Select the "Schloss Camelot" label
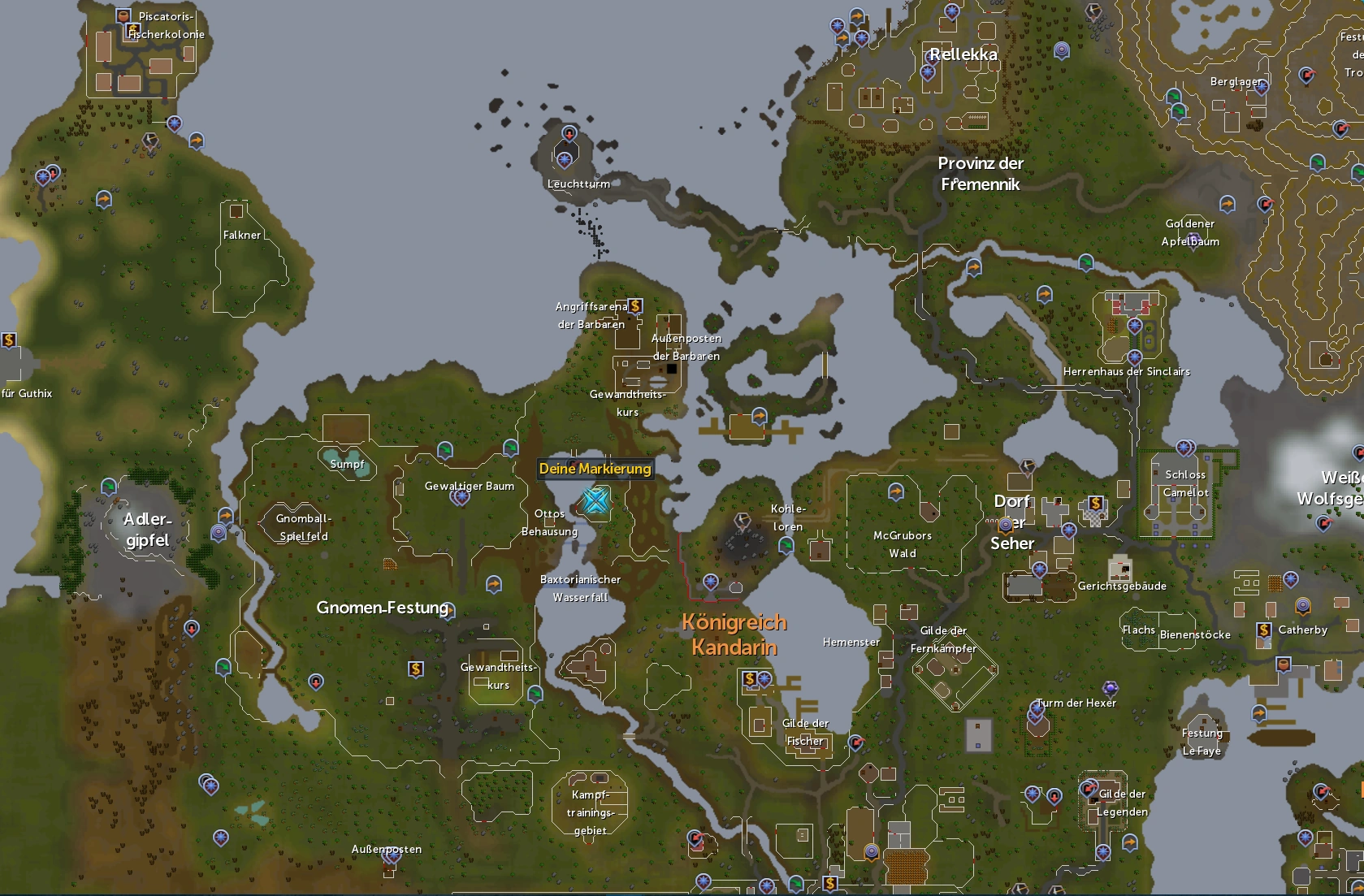Viewport: 1364px width, 896px height. click(1185, 482)
